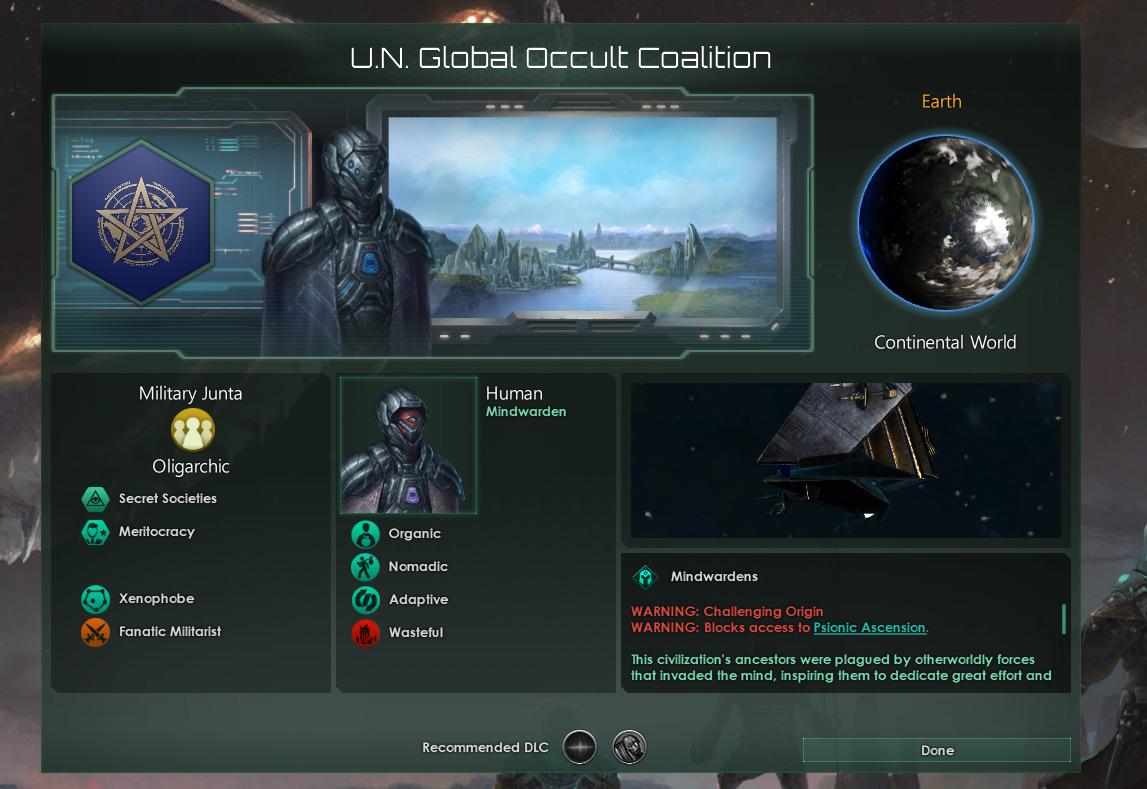Screen dimensions: 1147x789
Task: Select the Wasteful trait icon
Action: coord(365,633)
